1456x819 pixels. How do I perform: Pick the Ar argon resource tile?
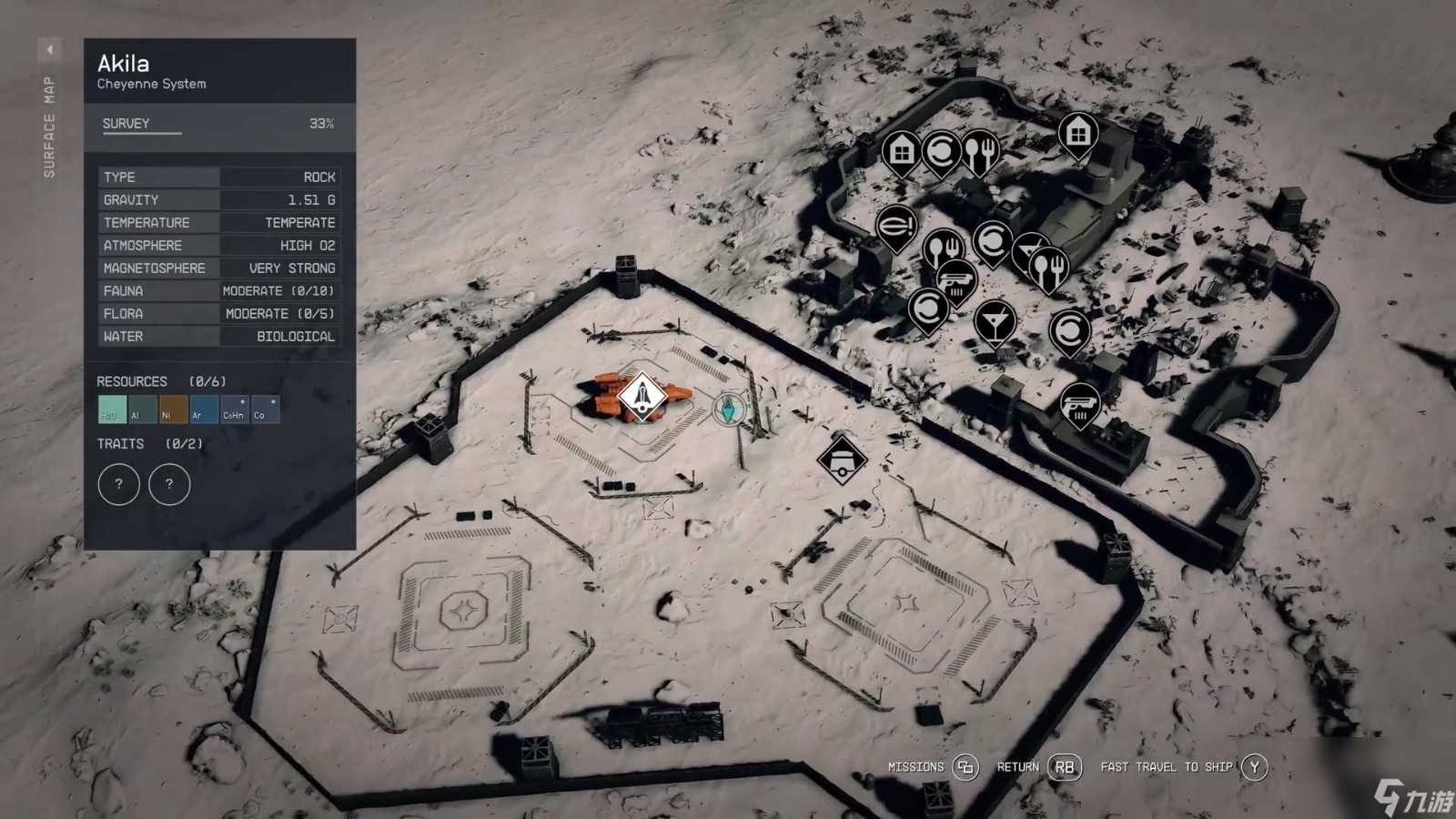(x=204, y=409)
